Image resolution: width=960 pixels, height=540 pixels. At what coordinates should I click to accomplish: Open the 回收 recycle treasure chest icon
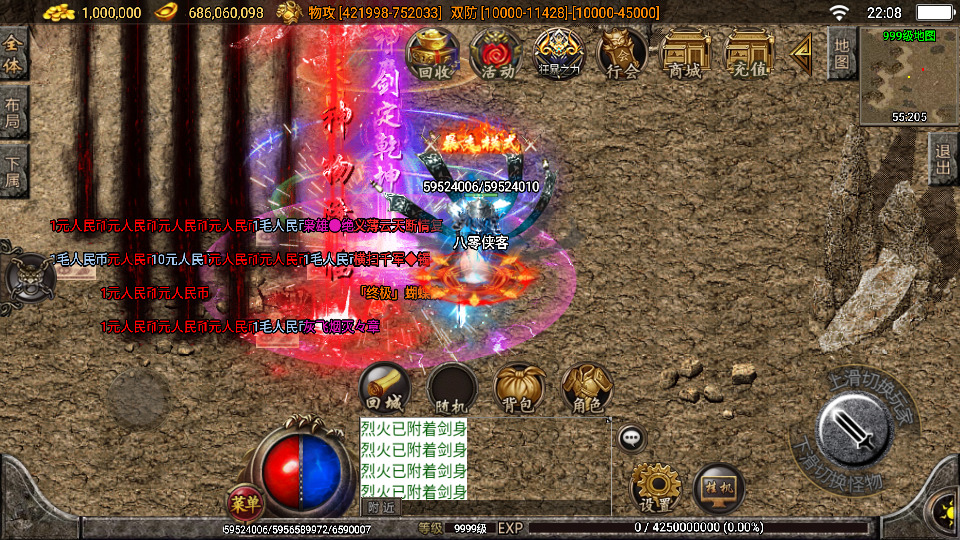(432, 53)
